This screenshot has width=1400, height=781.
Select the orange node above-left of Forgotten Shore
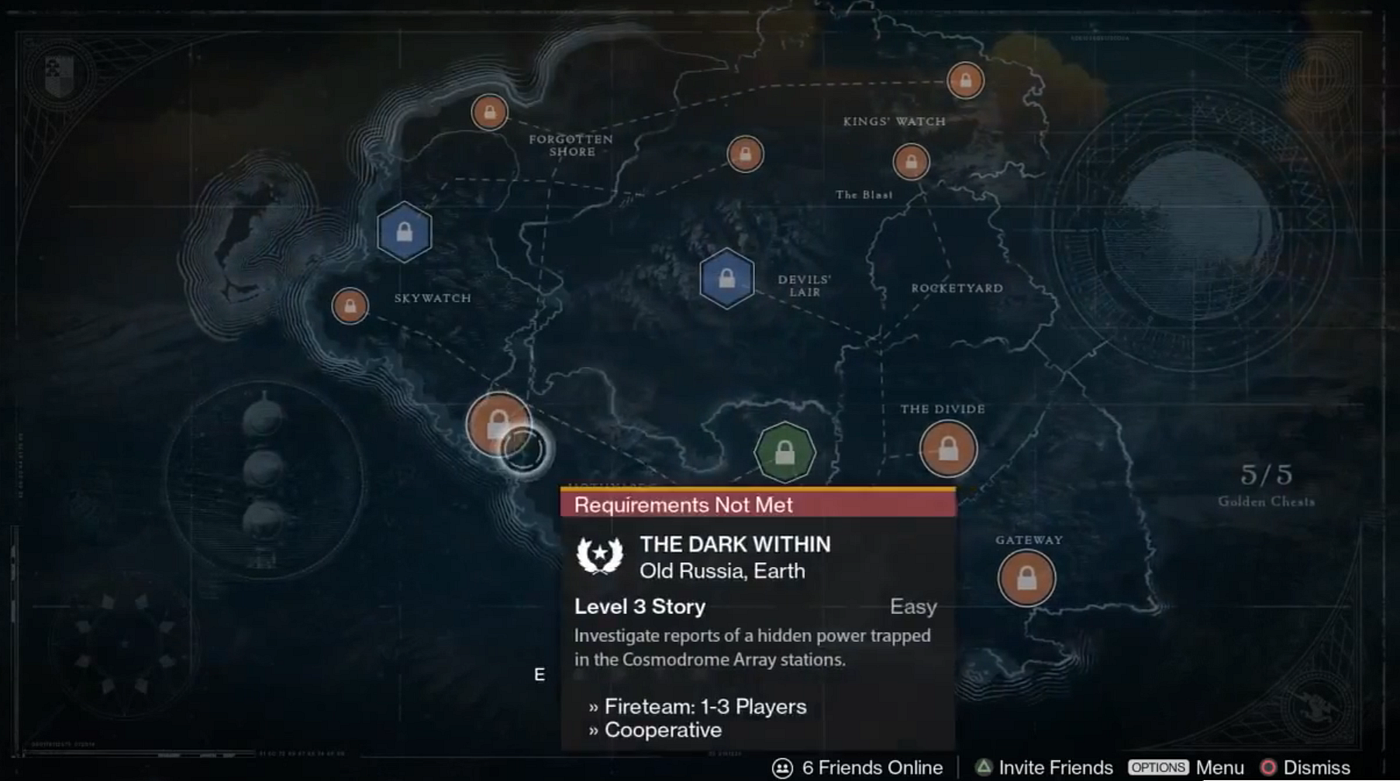tap(489, 112)
